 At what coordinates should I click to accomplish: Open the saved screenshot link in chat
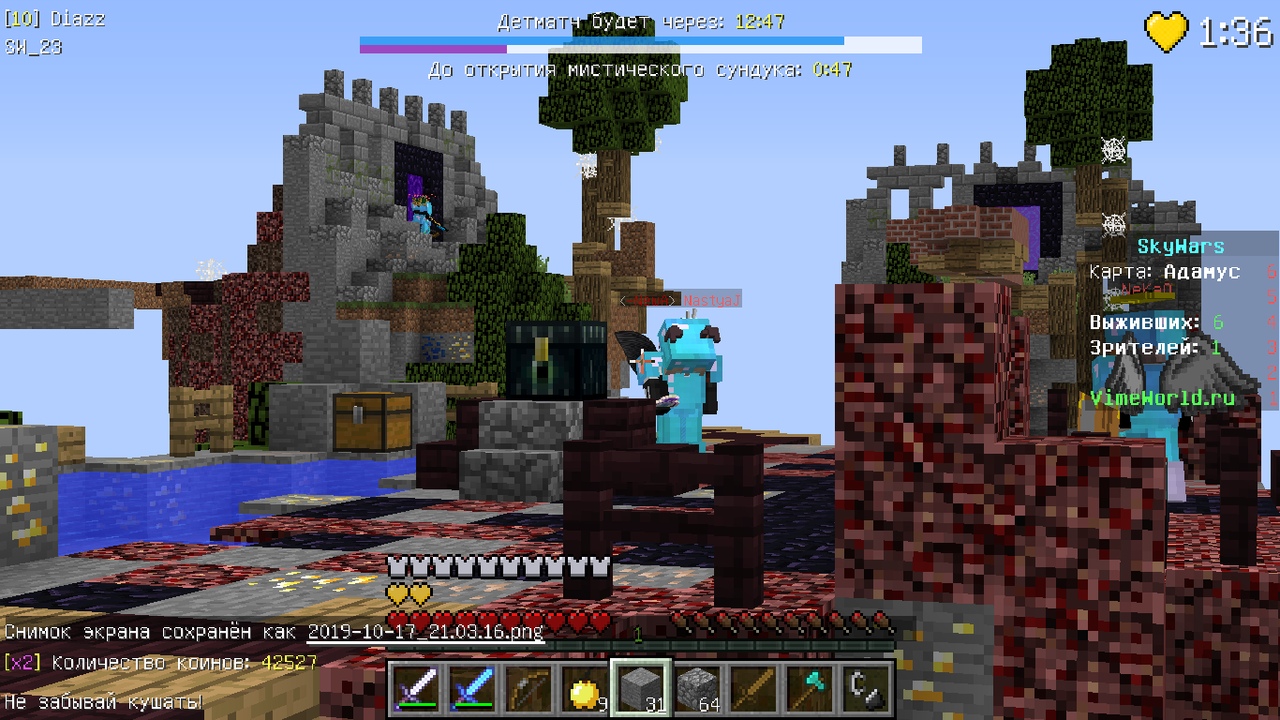pyautogui.click(x=425, y=632)
